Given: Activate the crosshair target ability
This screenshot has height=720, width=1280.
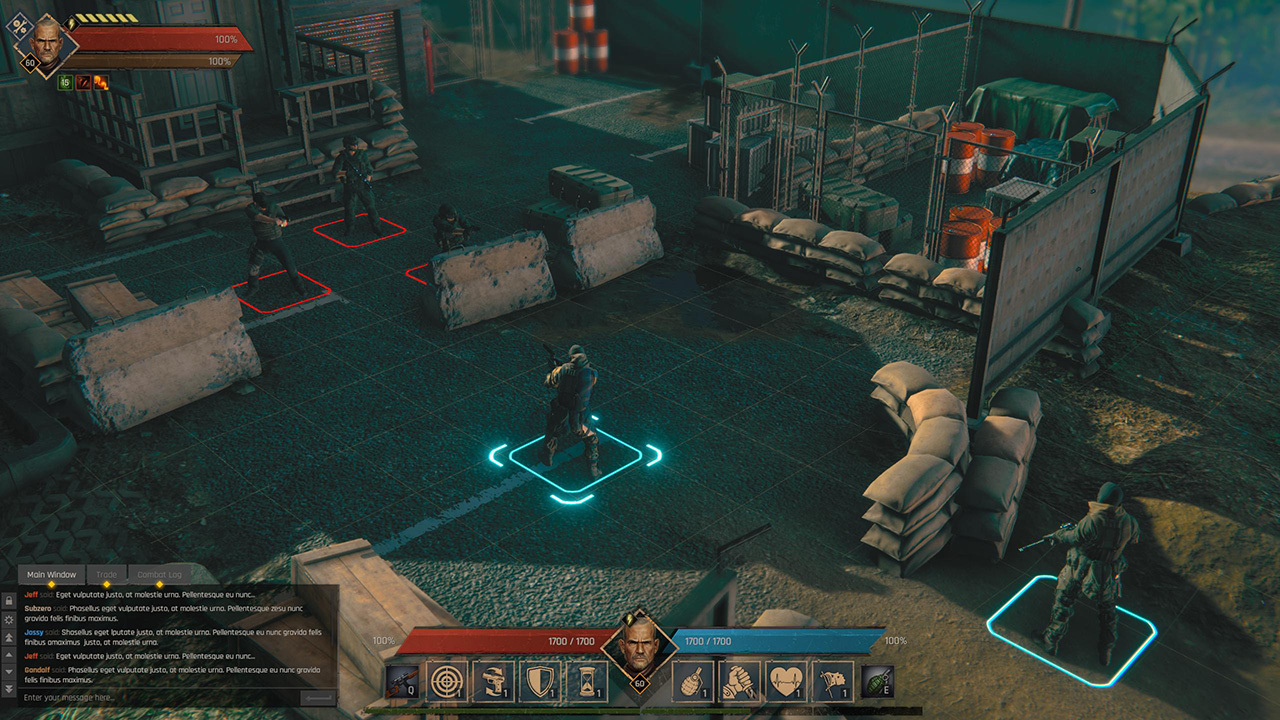Looking at the screenshot, I should 447,681.
